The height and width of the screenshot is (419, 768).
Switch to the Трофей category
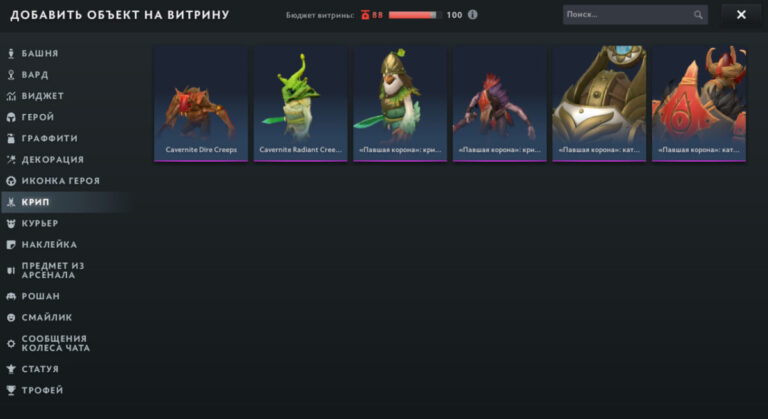42,390
